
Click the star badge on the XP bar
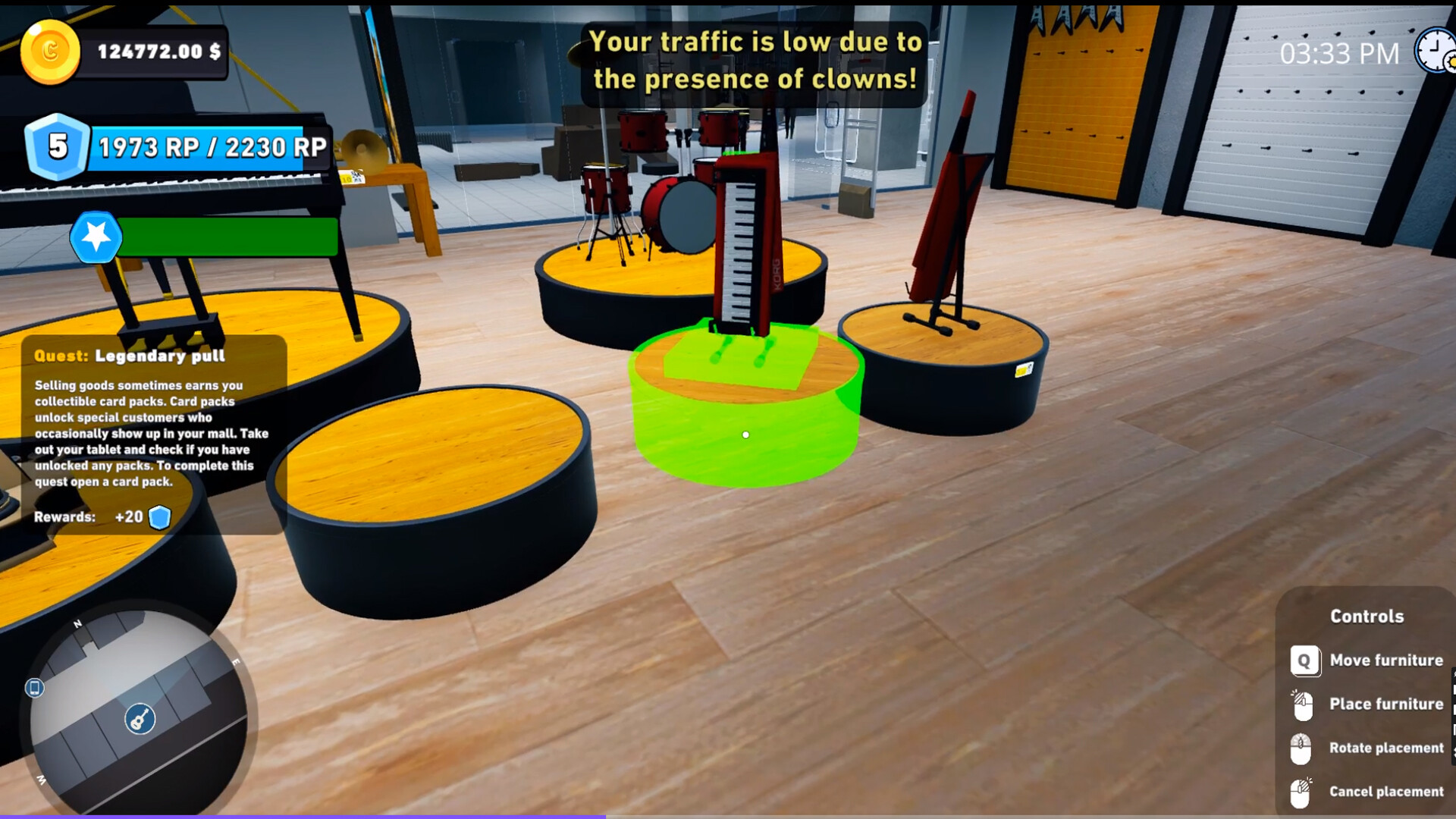tap(96, 238)
